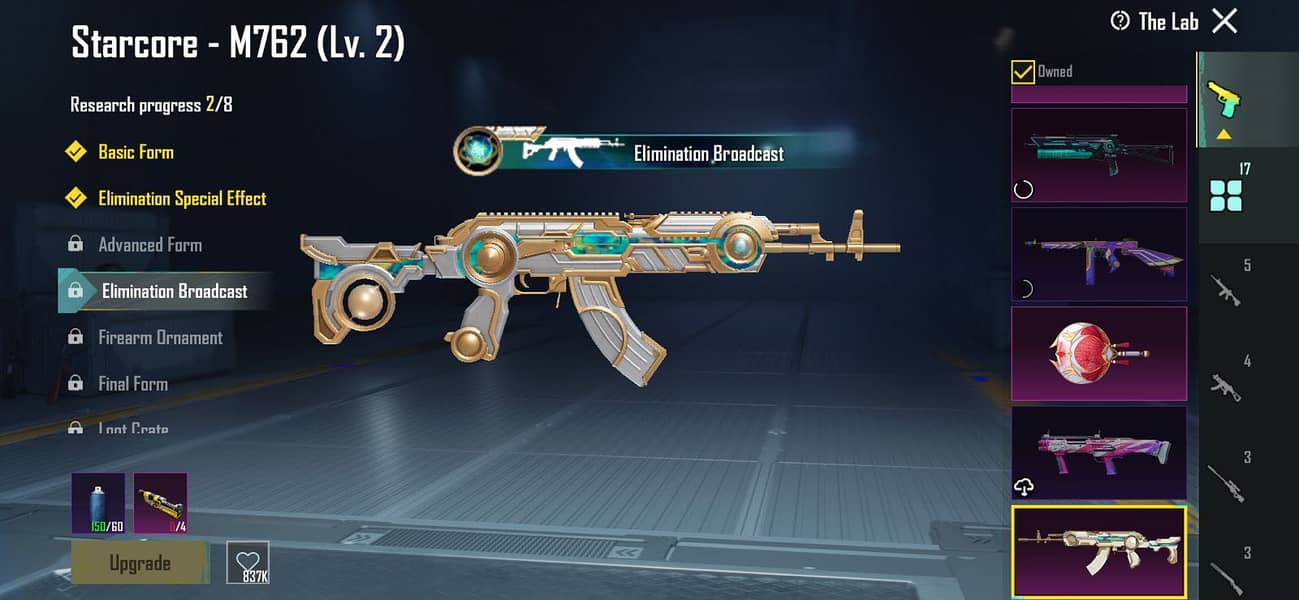Tap the Upgrade button

[x=139, y=563]
